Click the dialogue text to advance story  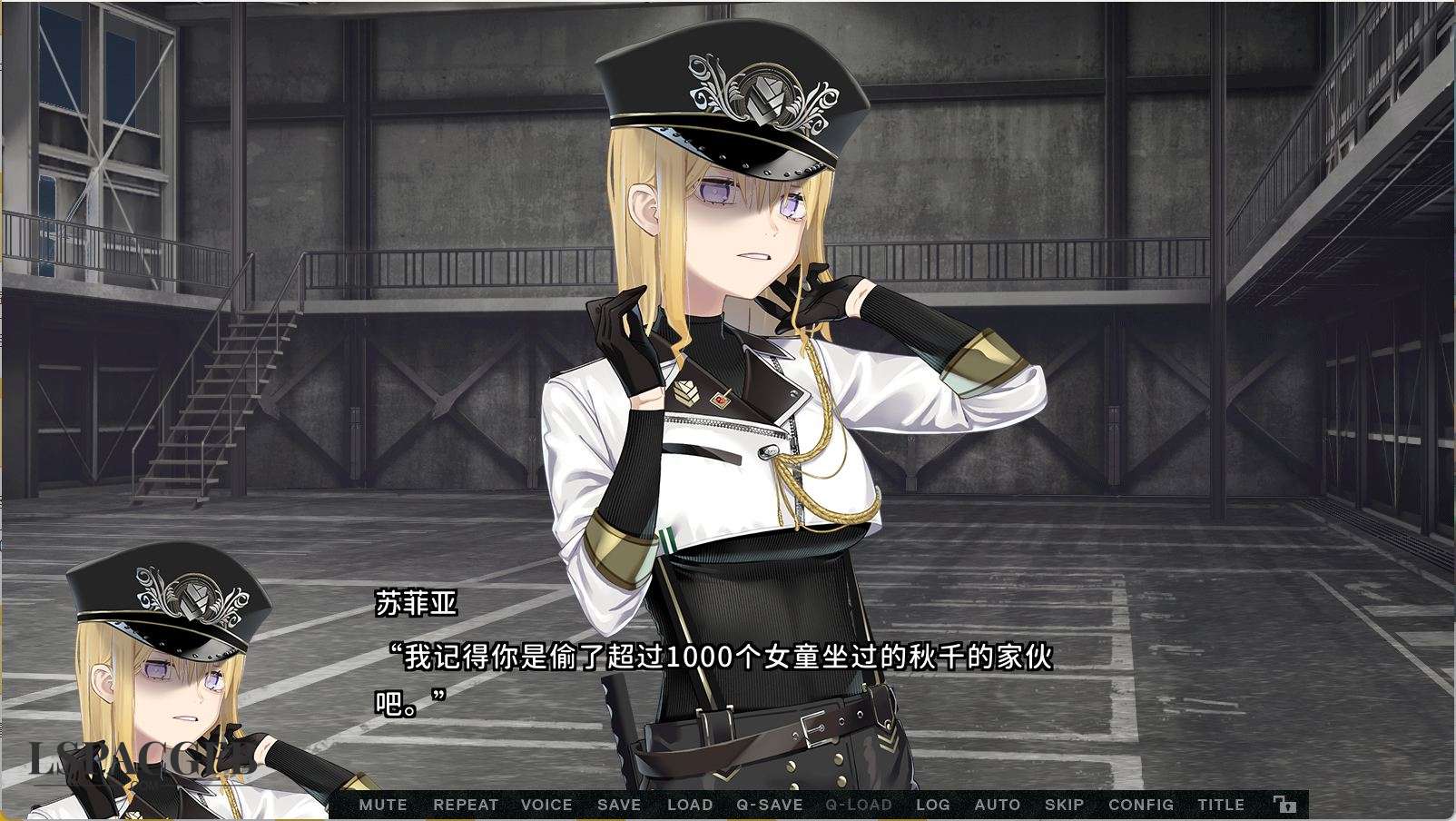click(717, 661)
